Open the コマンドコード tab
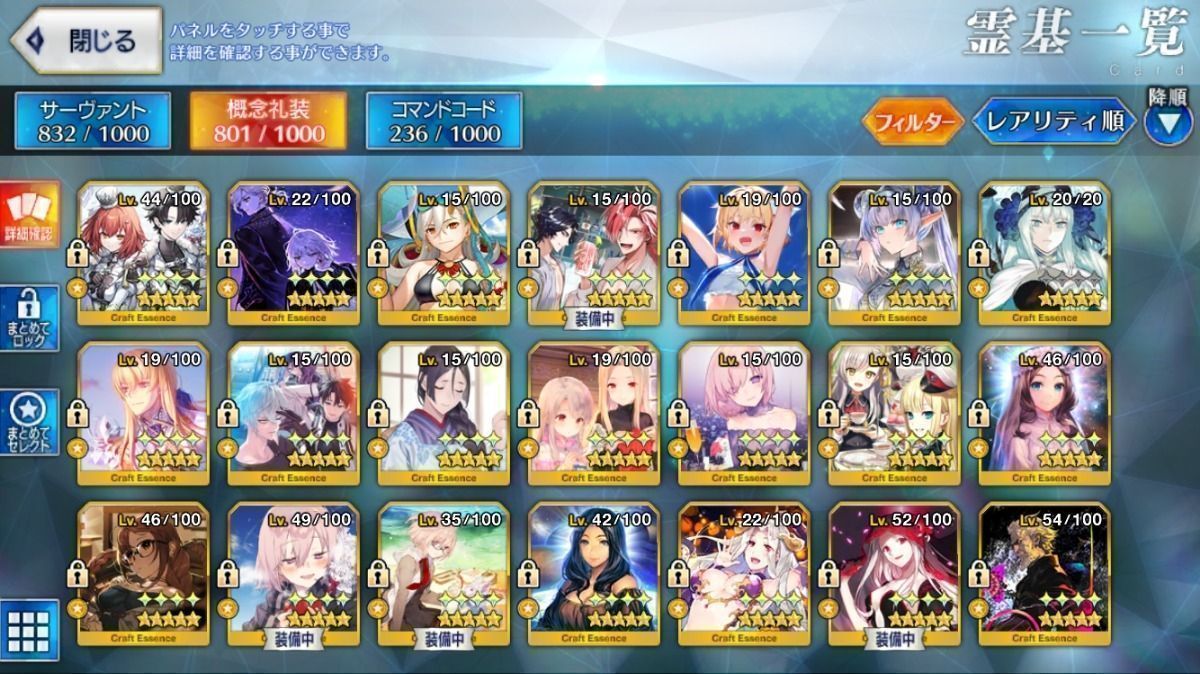1200x674 pixels. (444, 121)
